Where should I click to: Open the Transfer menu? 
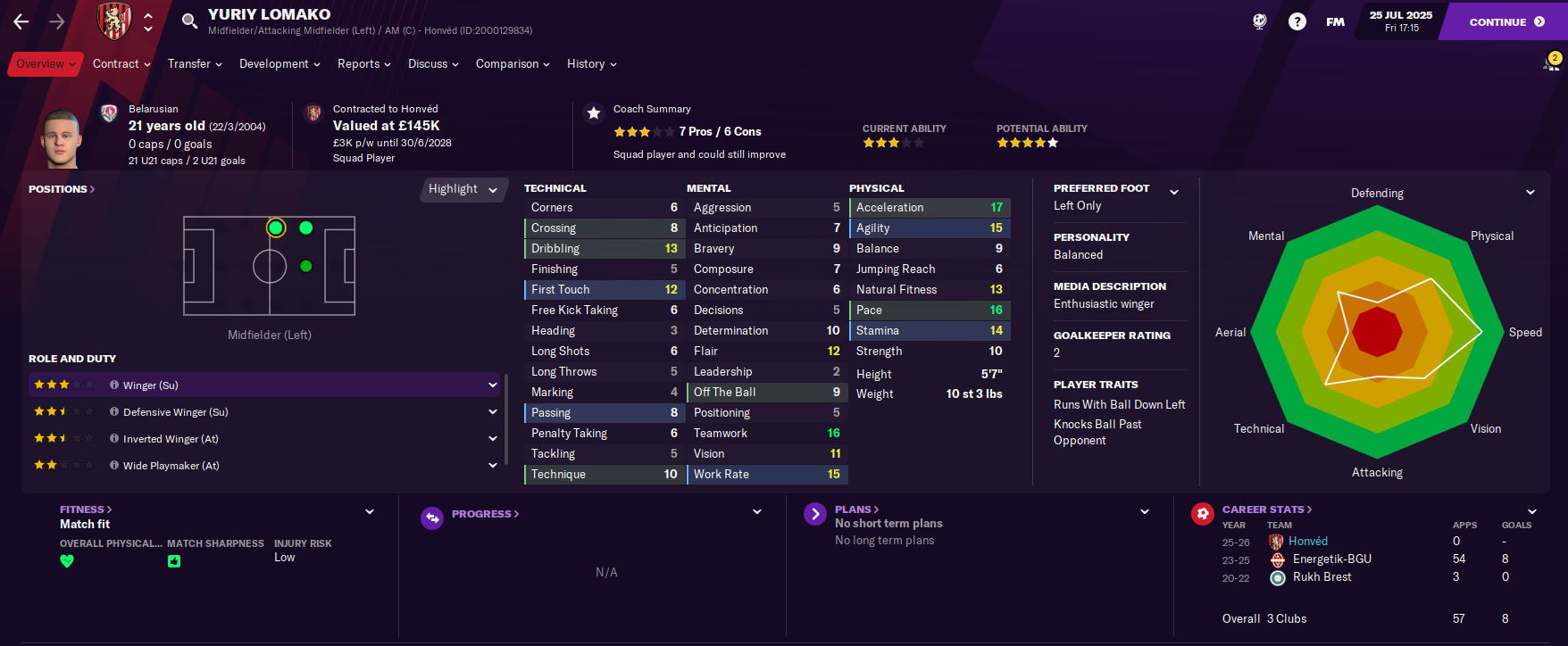point(195,64)
